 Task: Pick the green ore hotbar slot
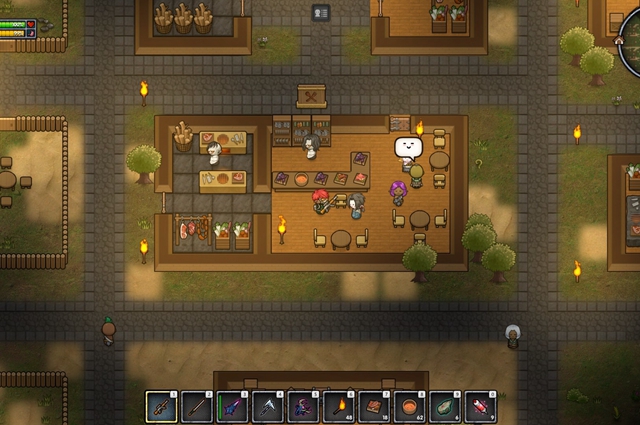(x=444, y=406)
